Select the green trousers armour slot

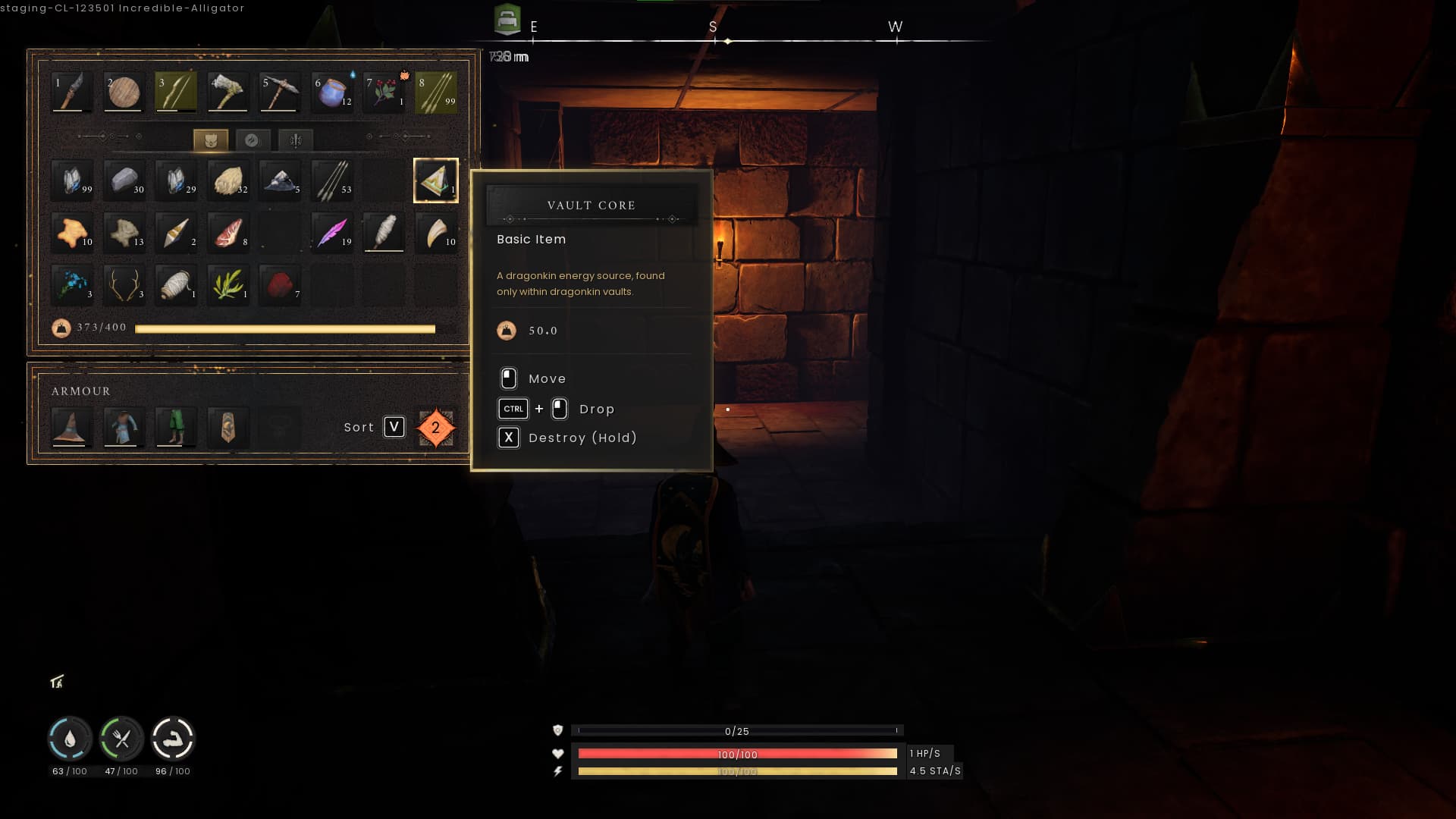[x=175, y=427]
